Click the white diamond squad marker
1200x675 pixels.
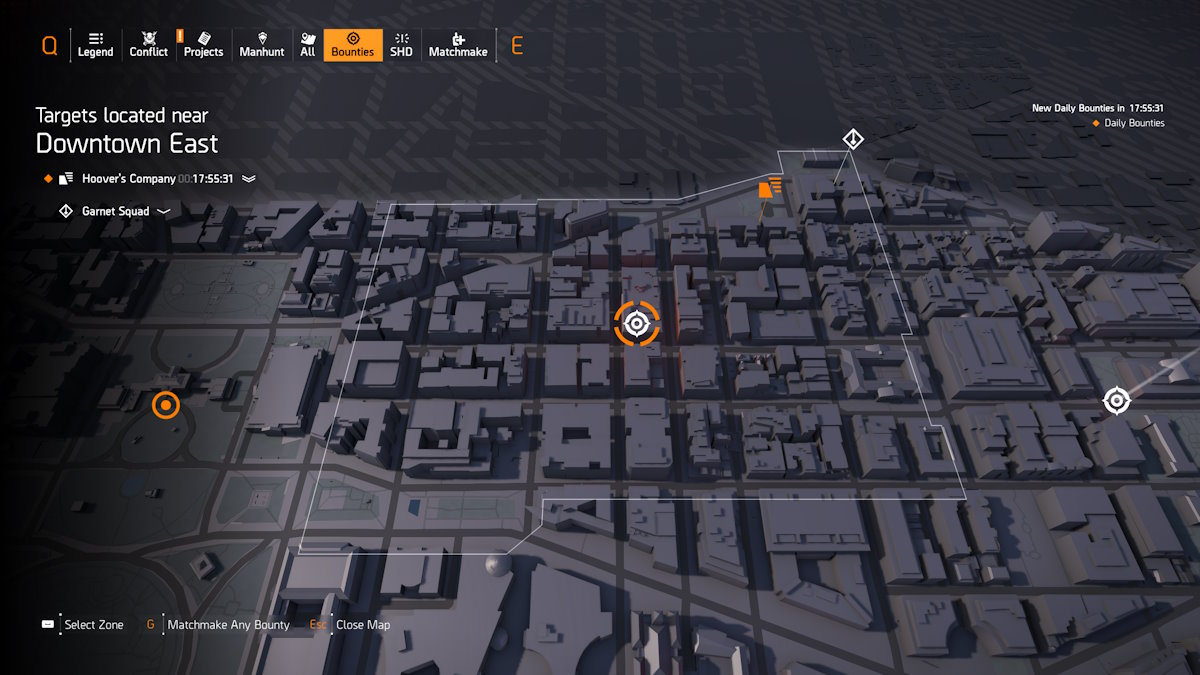pos(852,138)
